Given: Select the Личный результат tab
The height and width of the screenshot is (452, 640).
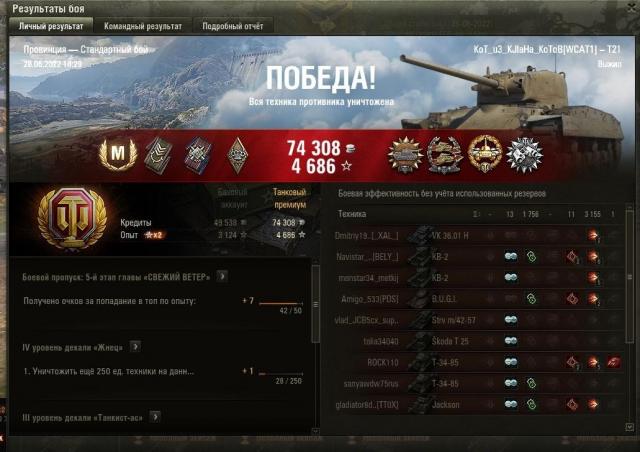Looking at the screenshot, I should 51,26.
